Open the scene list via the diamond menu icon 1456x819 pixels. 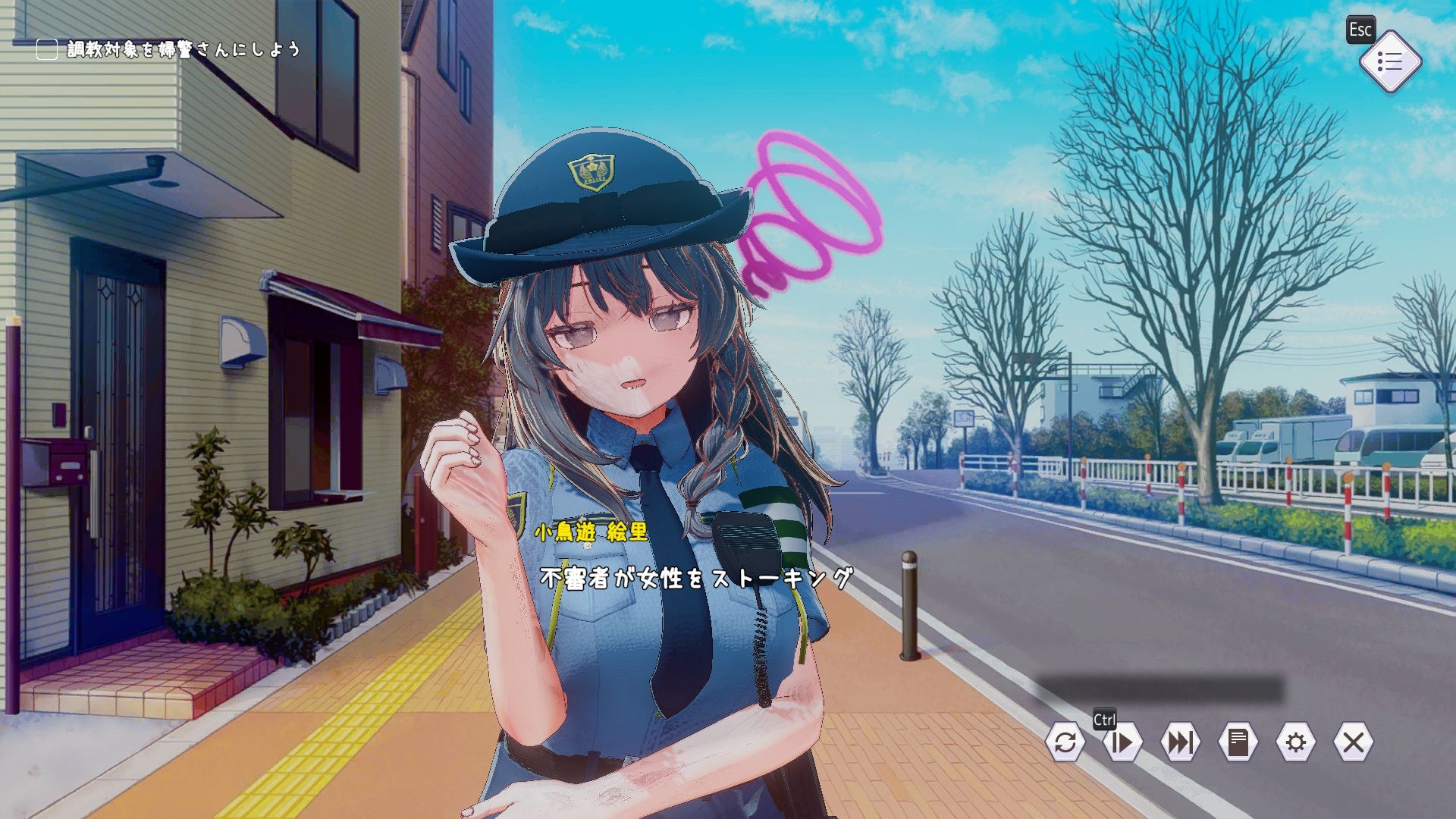tap(1392, 61)
